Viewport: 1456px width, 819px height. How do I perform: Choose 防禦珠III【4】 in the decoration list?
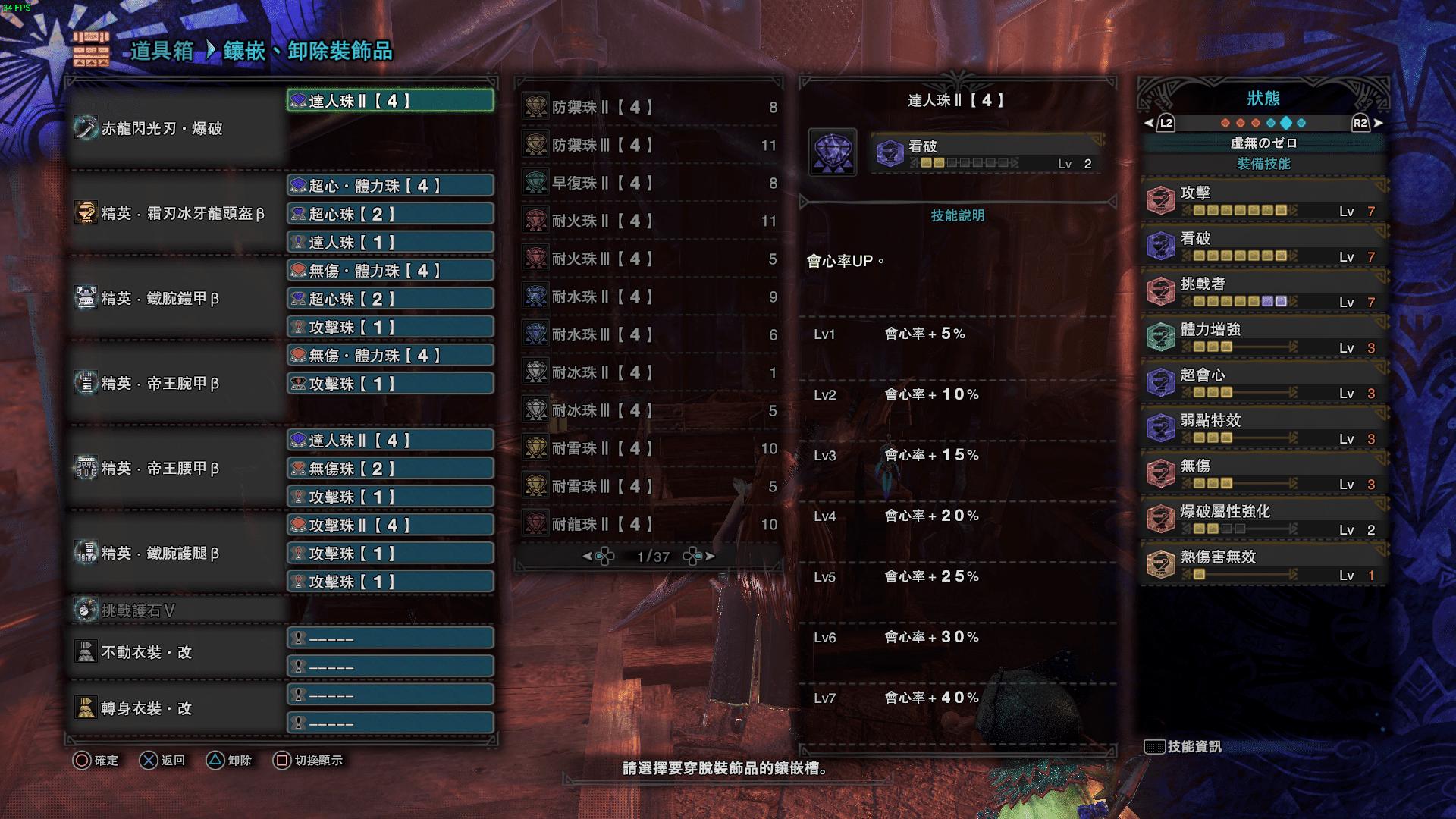(649, 145)
